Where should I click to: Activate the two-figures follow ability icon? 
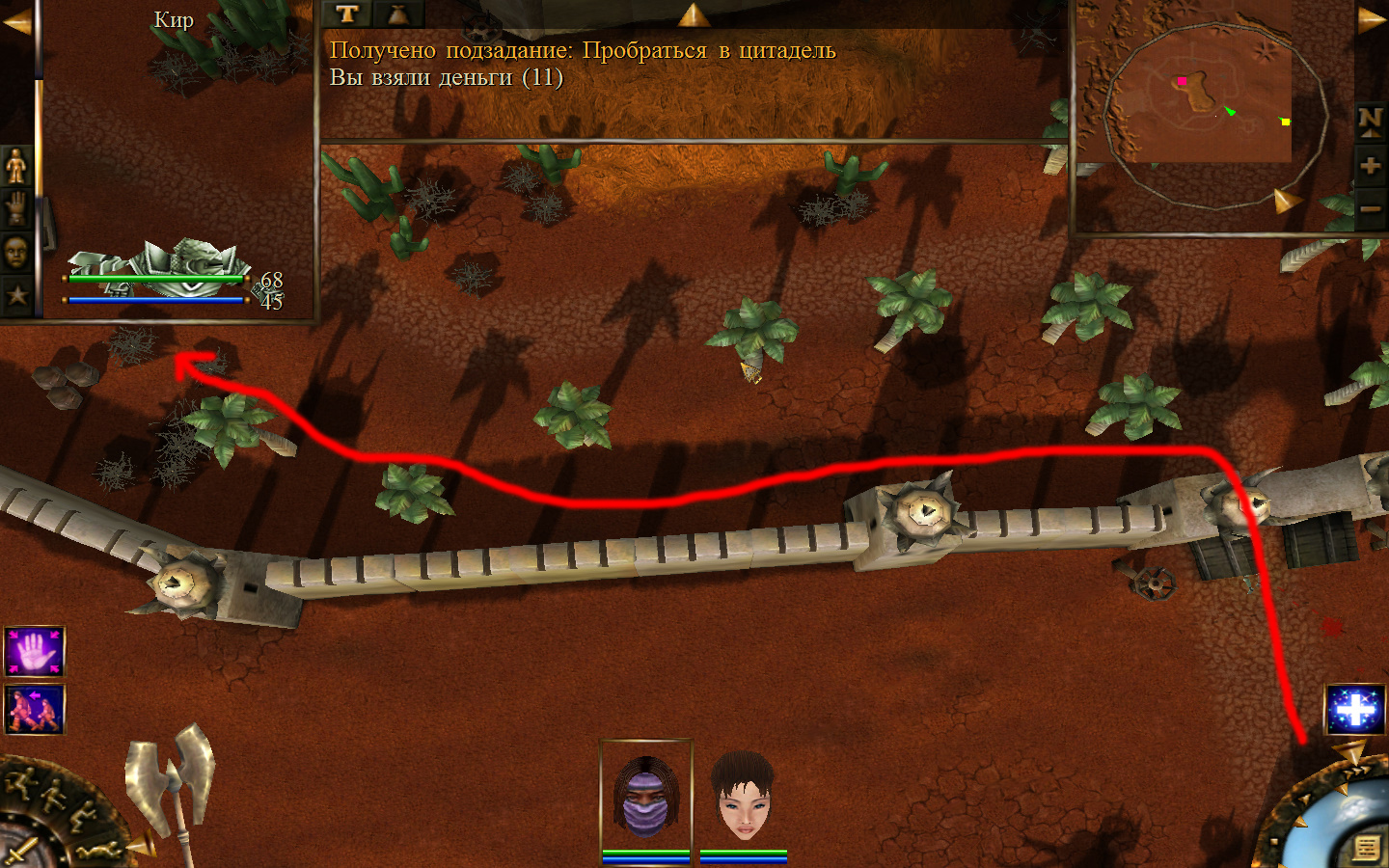coord(35,710)
